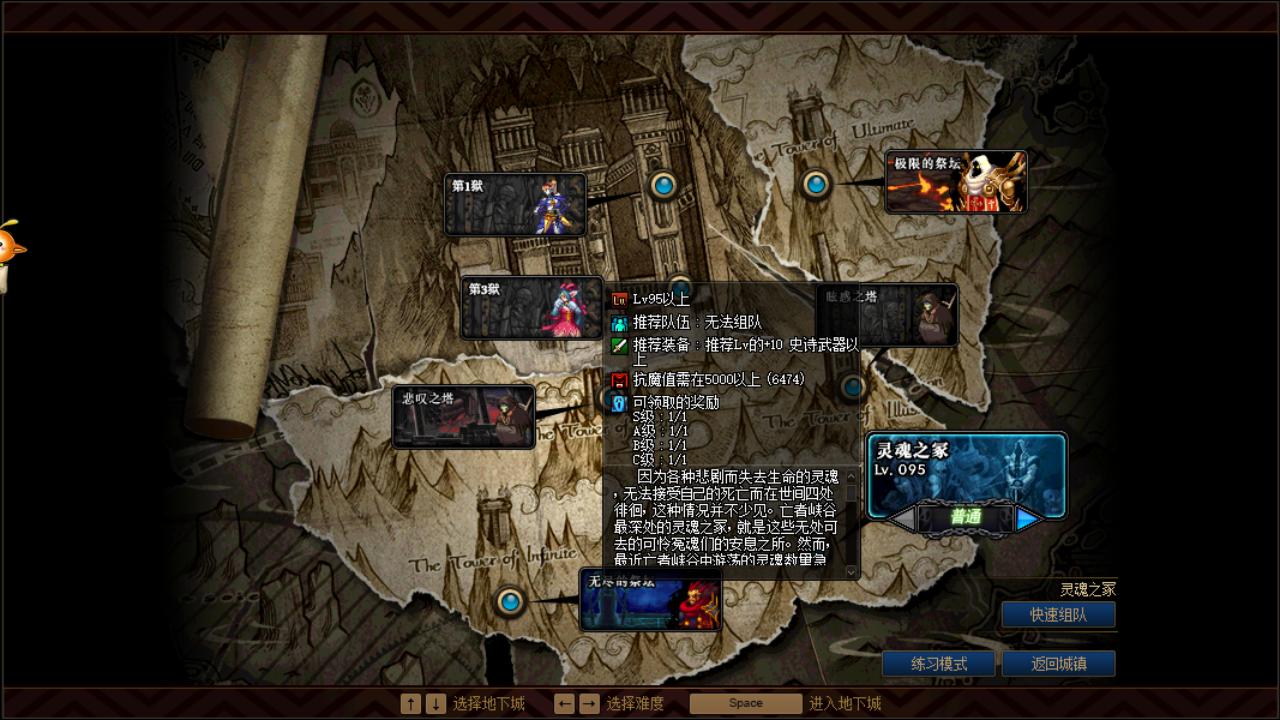Click the Space 进入地下城 prompt
The height and width of the screenshot is (720, 1280).
[x=745, y=703]
